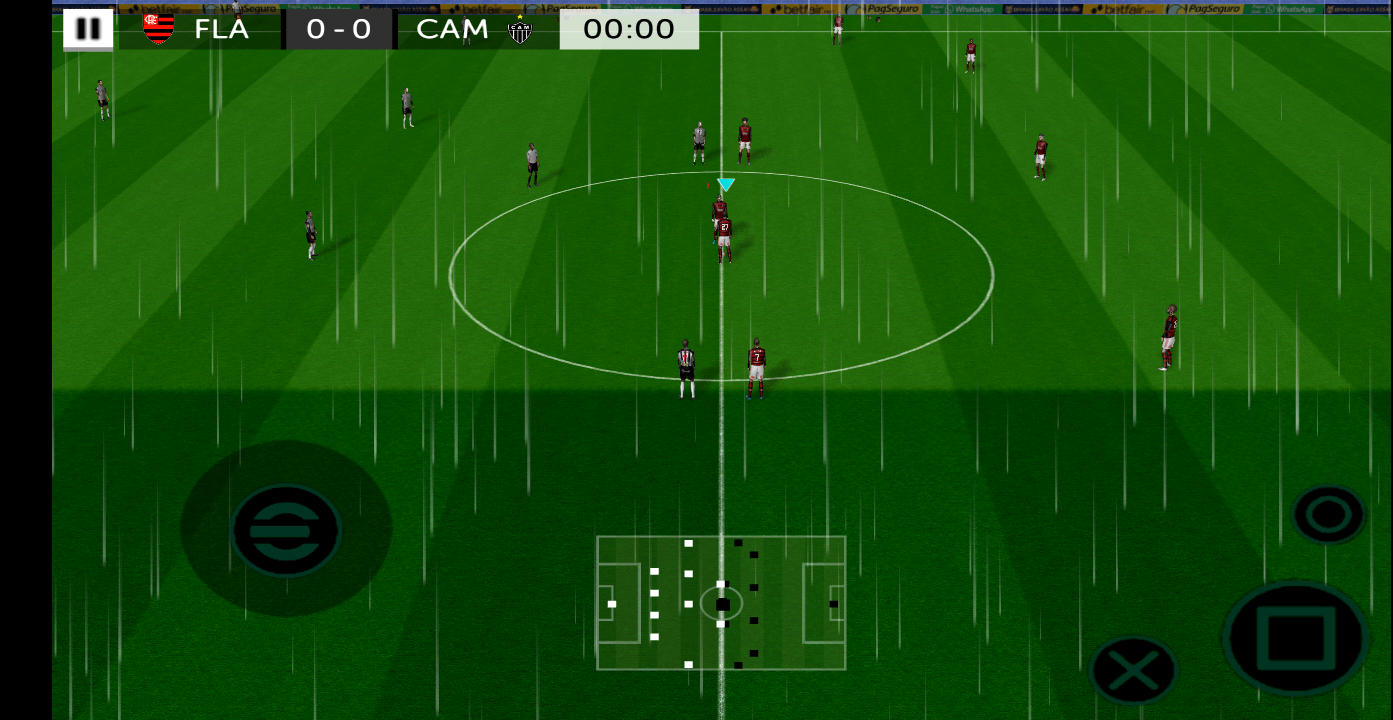
Task: Tap the circle action button
Action: point(1328,515)
